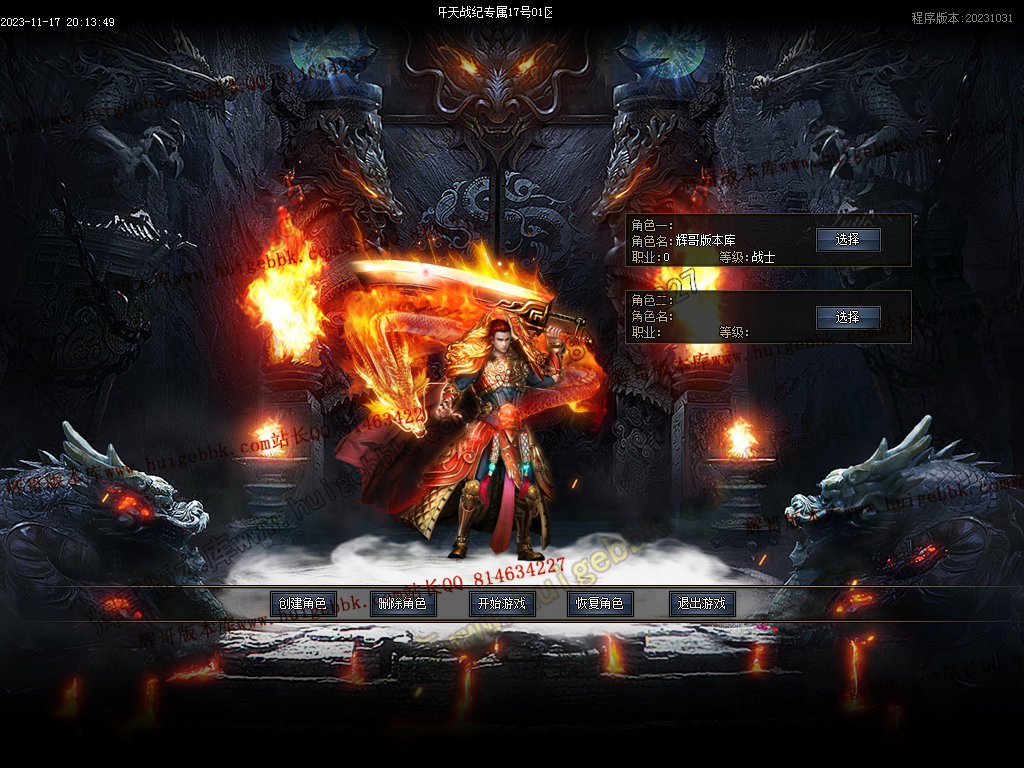Exit via the 退出游戏 button
Viewport: 1024px width, 768px height.
[701, 604]
